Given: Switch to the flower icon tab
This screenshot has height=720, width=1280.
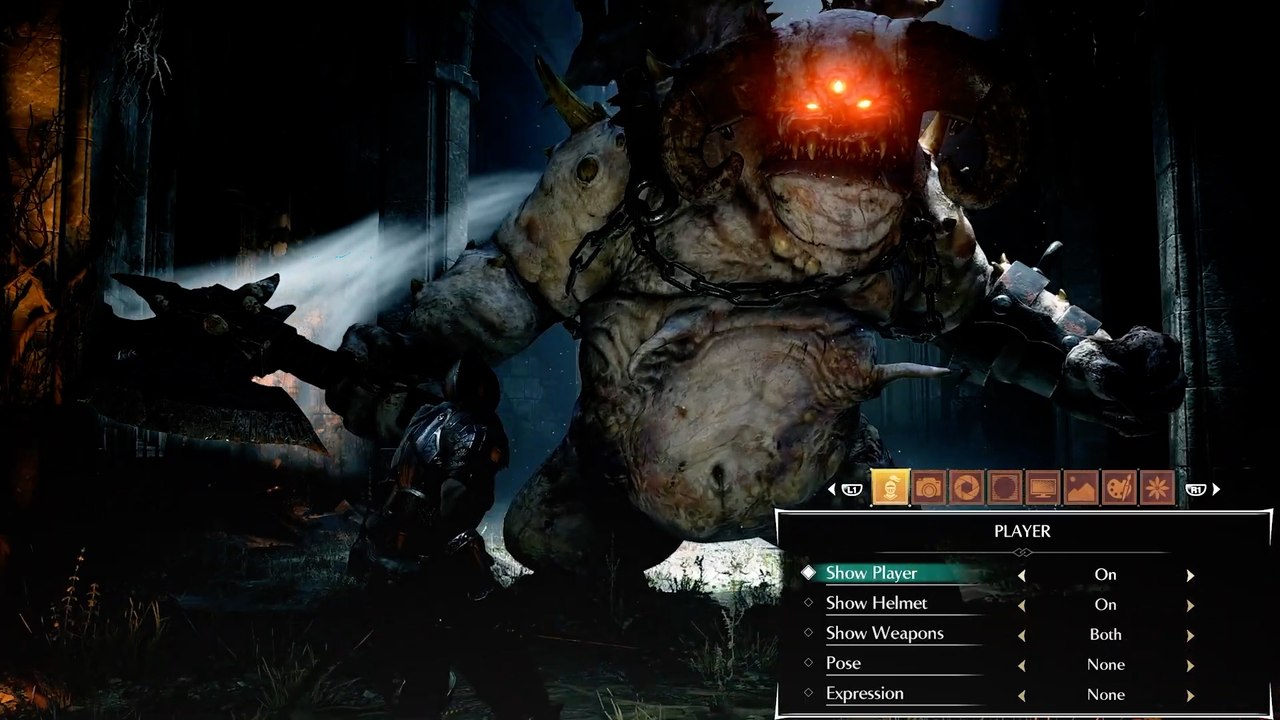Looking at the screenshot, I should click(1157, 488).
